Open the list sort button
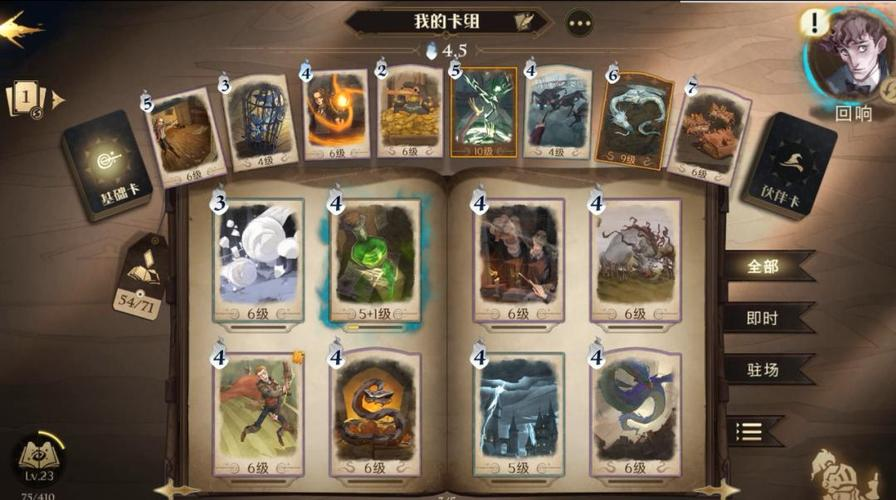The image size is (896, 500). pos(751,431)
